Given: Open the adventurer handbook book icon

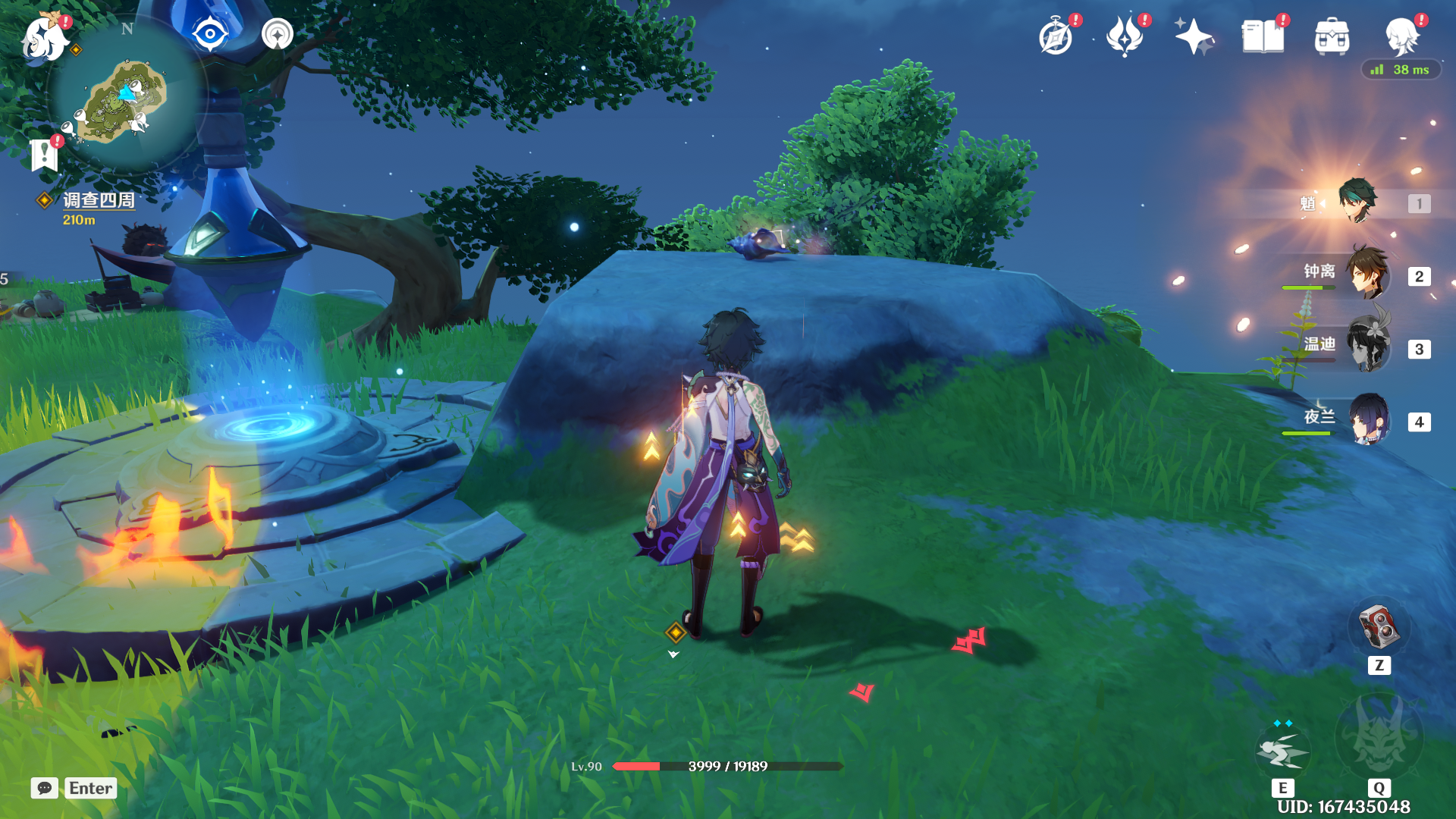Looking at the screenshot, I should click(1263, 36).
